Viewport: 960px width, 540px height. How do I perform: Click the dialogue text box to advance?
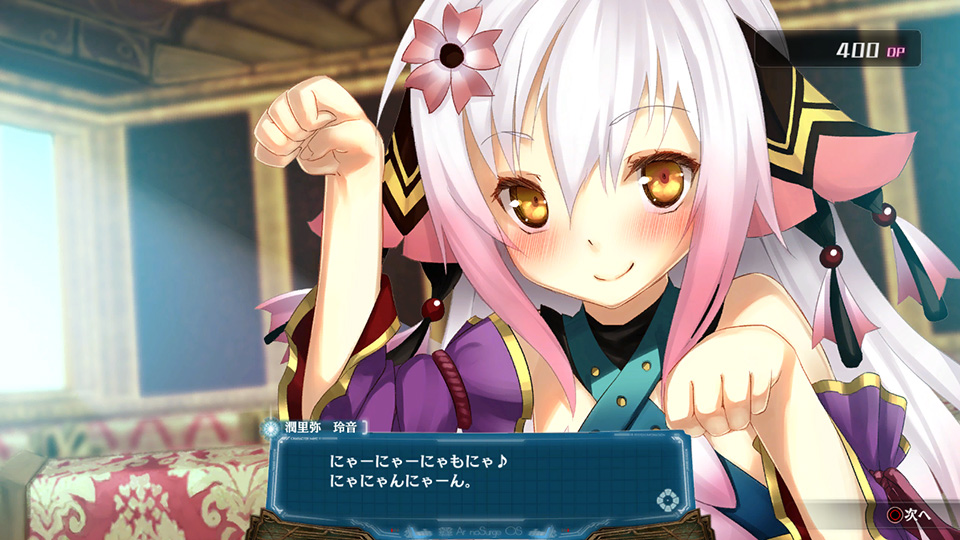tap(478, 477)
